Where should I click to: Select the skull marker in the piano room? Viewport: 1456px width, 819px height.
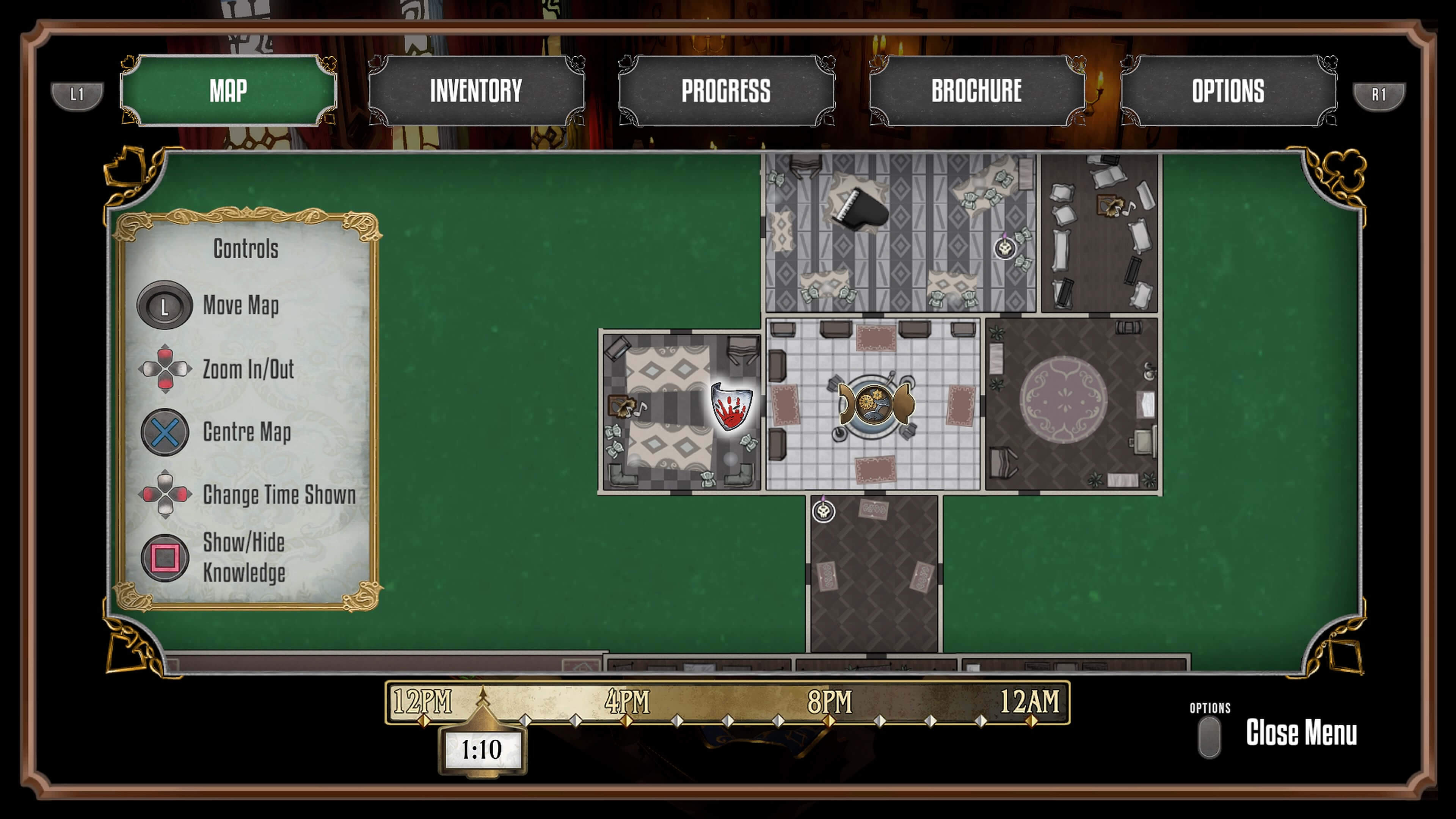[x=1005, y=248]
